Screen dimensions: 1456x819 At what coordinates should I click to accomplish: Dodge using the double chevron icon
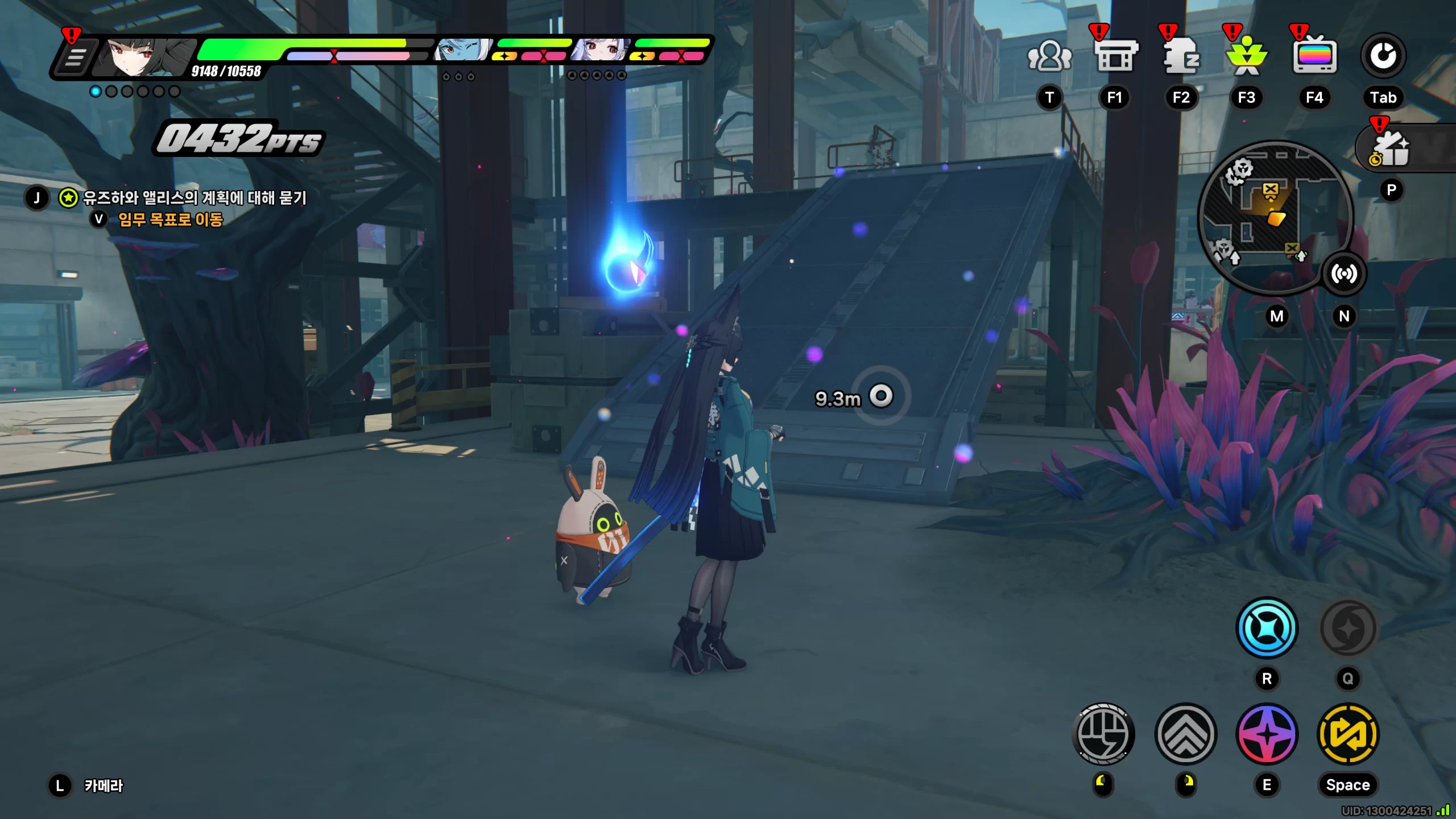tap(1186, 734)
